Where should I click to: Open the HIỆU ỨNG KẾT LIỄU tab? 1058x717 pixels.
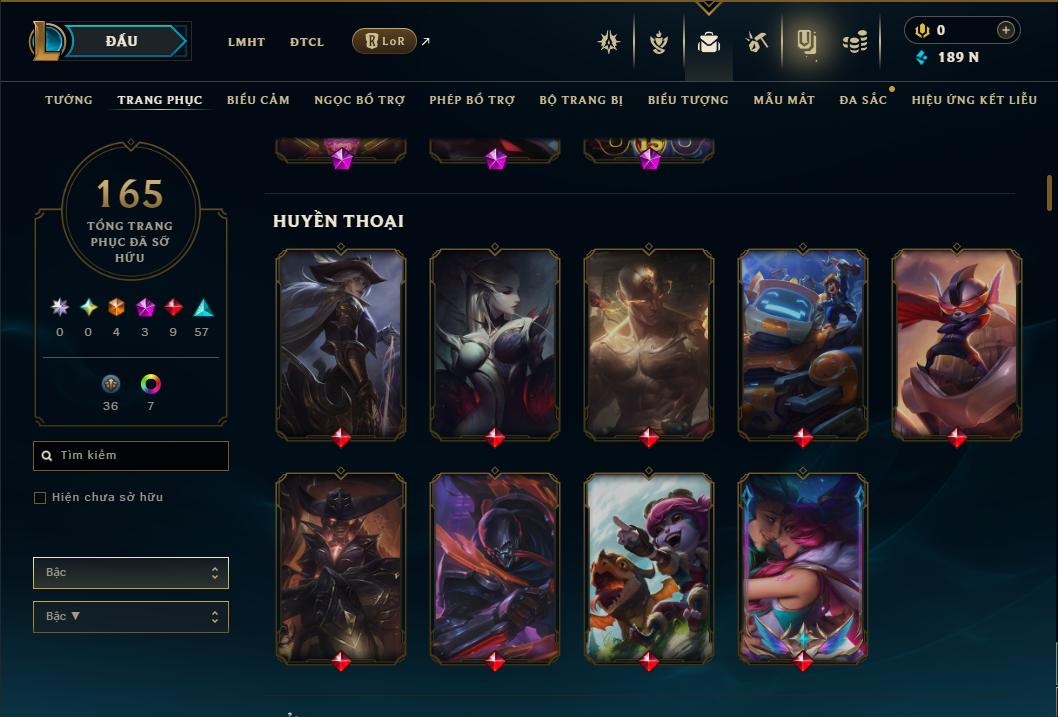(x=974, y=100)
